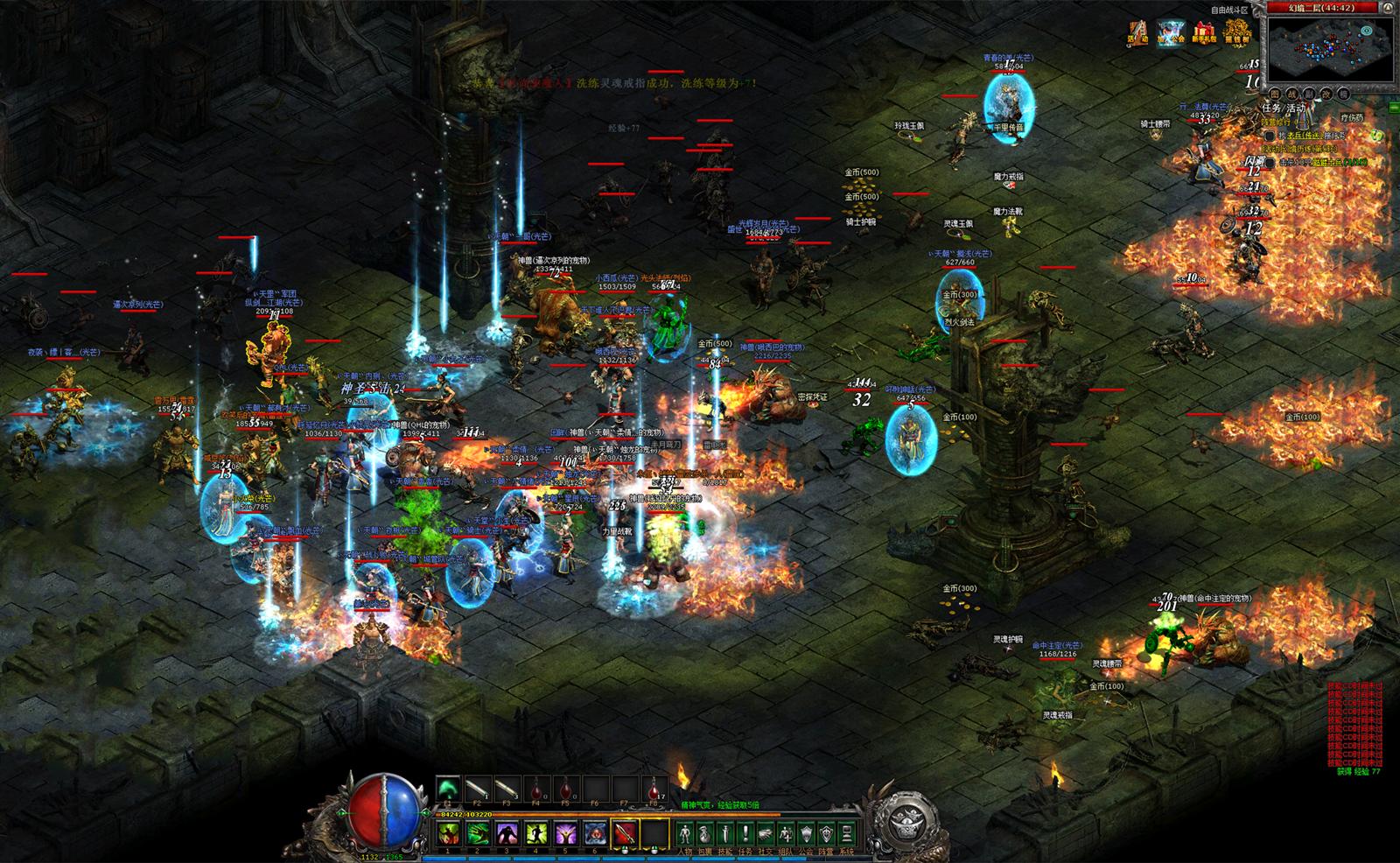Viewport: 1400px width, 863px height.
Task: Open the 任务 quest log
Action: pos(745,834)
